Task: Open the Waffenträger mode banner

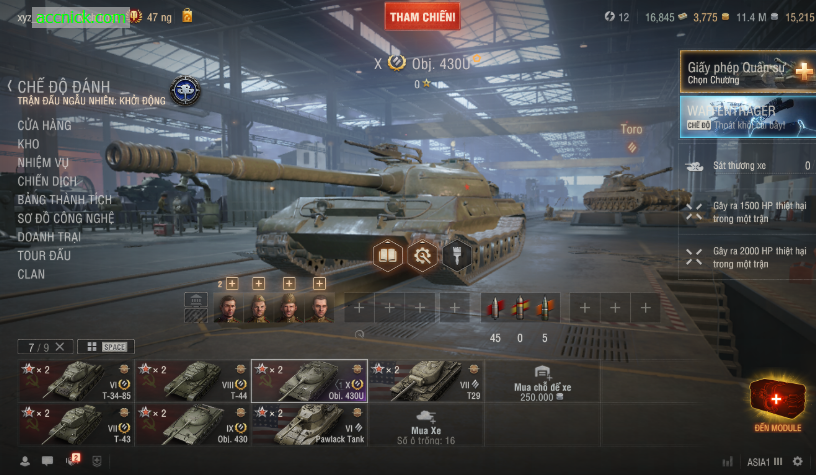Action: tap(748, 116)
